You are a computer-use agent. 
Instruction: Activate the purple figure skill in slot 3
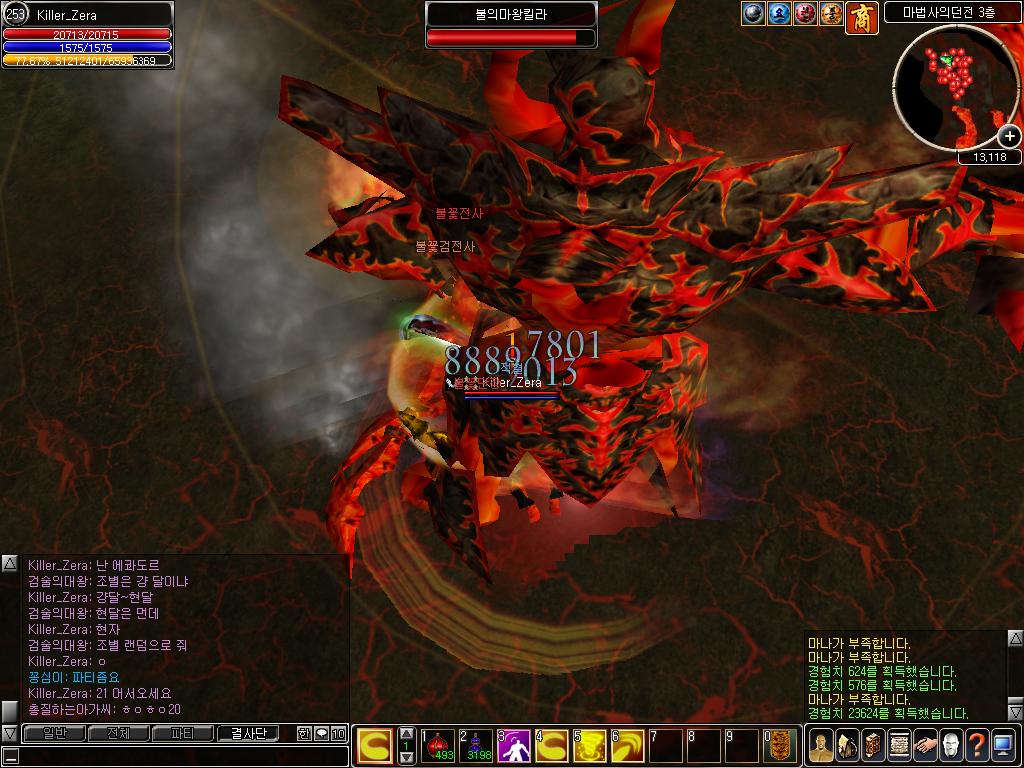pos(514,745)
